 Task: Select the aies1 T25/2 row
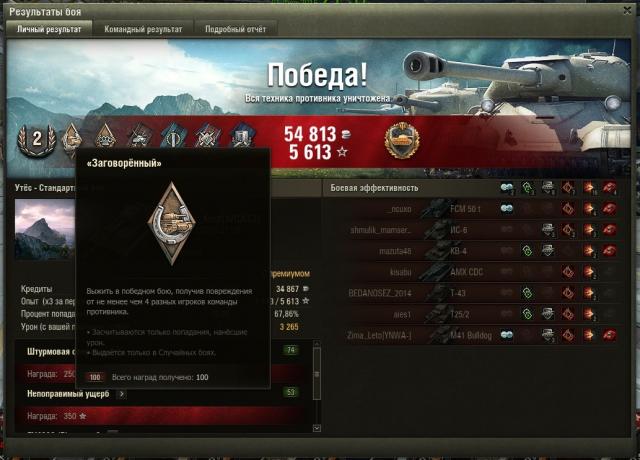pos(470,313)
